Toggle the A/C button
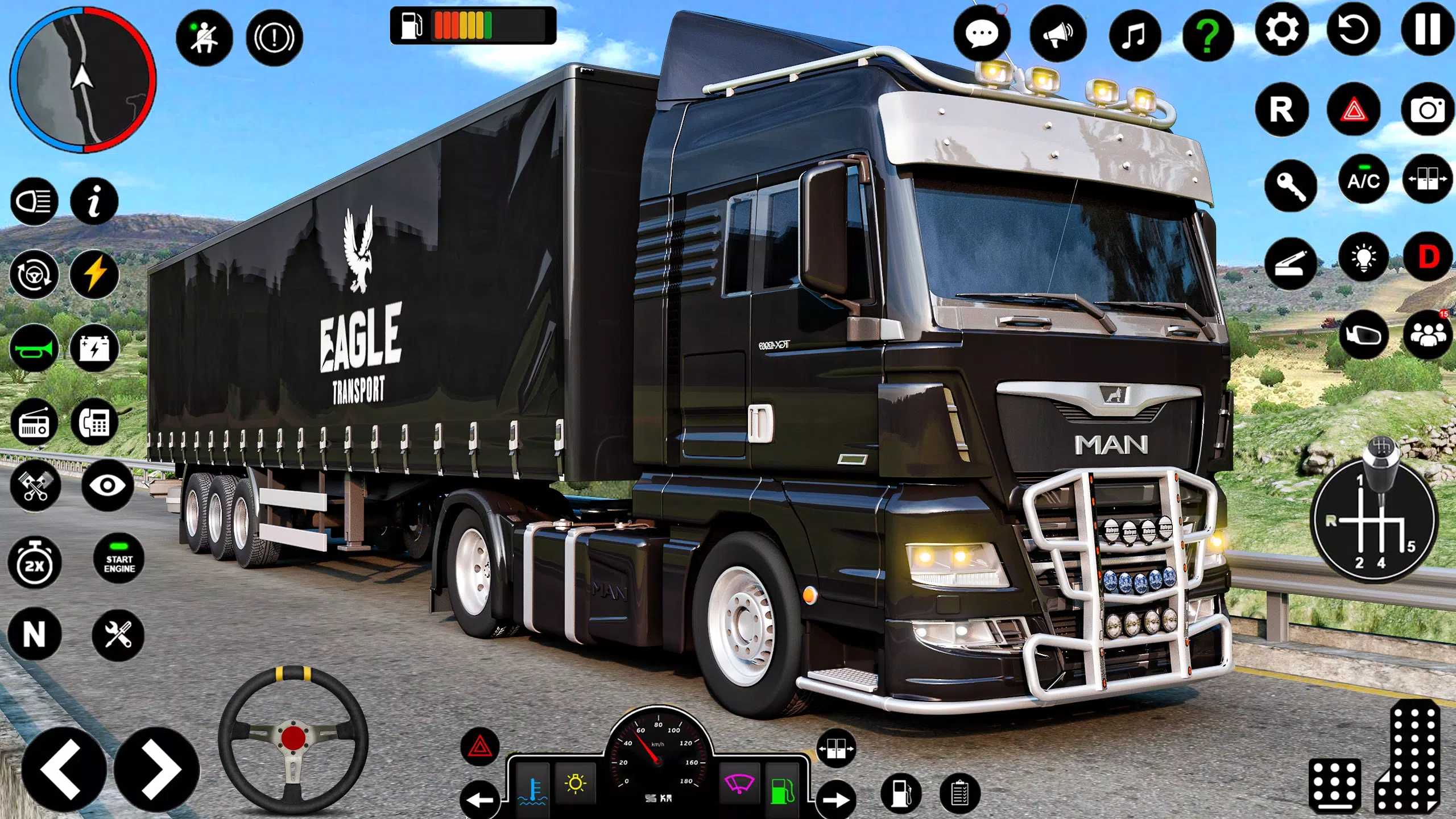 click(1363, 180)
